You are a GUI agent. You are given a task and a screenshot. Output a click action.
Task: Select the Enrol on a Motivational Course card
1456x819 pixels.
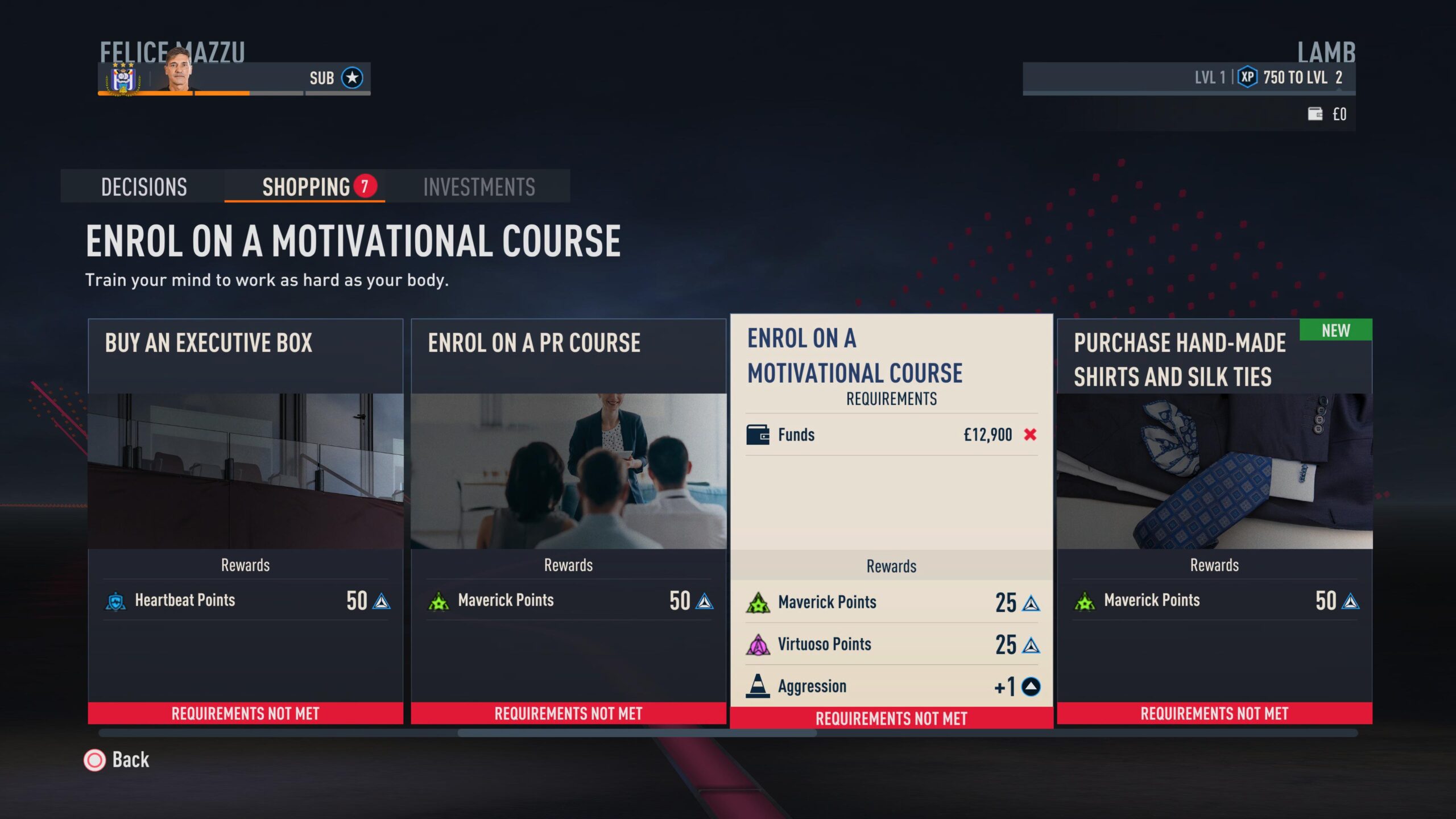[891, 520]
